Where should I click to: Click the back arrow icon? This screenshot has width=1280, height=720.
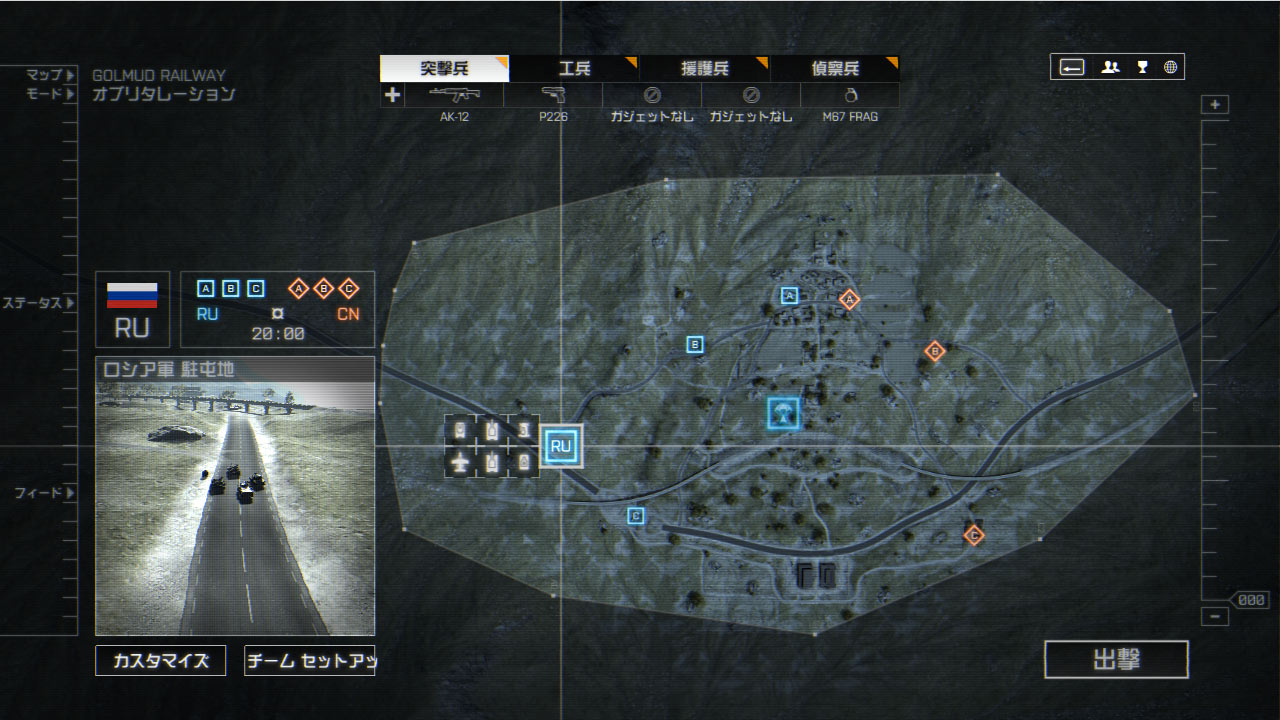coord(1072,67)
